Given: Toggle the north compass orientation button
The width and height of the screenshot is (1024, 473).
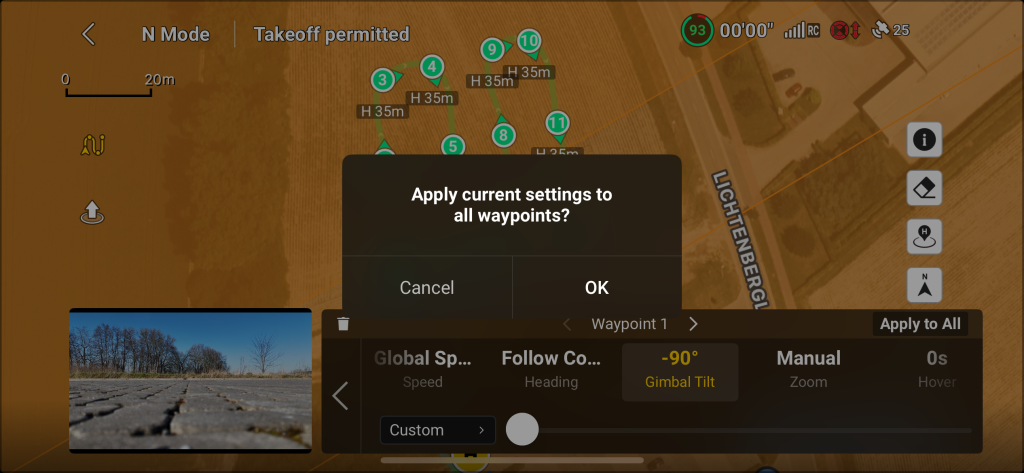Looking at the screenshot, I should pyautogui.click(x=924, y=286).
